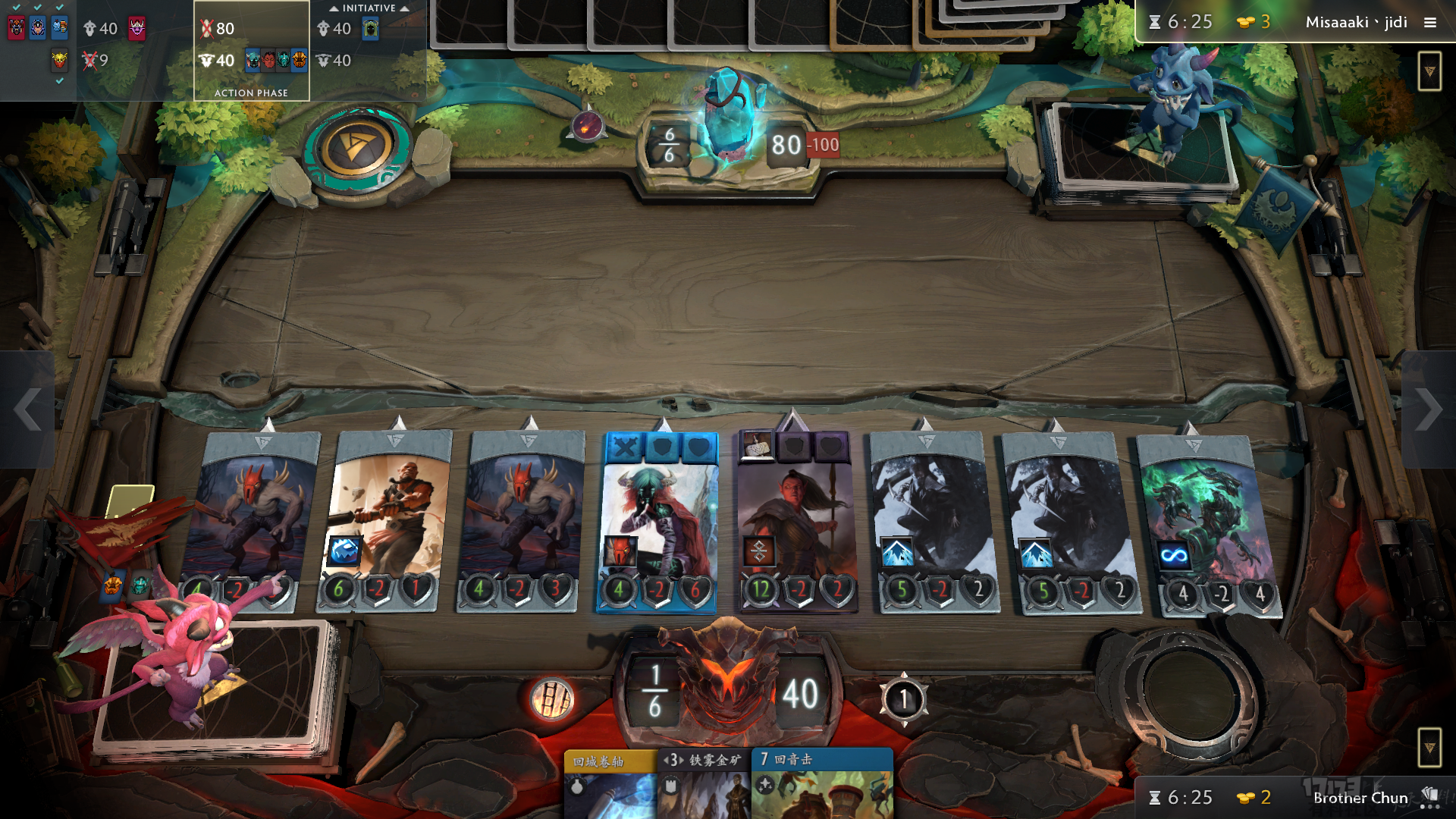This screenshot has height=819, width=1456.
Task: Click the enemy tower's fireball improvement icon
Action: pyautogui.click(x=587, y=126)
